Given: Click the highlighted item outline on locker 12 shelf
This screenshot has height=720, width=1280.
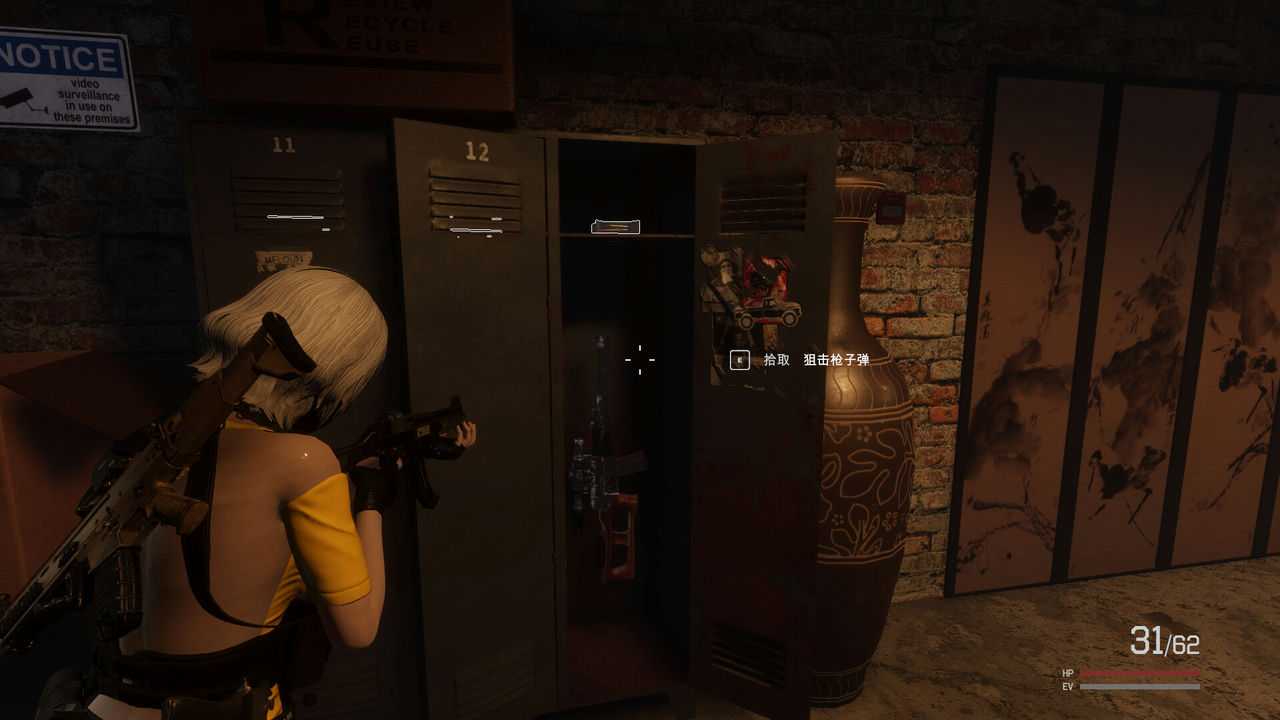Looking at the screenshot, I should pyautogui.click(x=616, y=227).
